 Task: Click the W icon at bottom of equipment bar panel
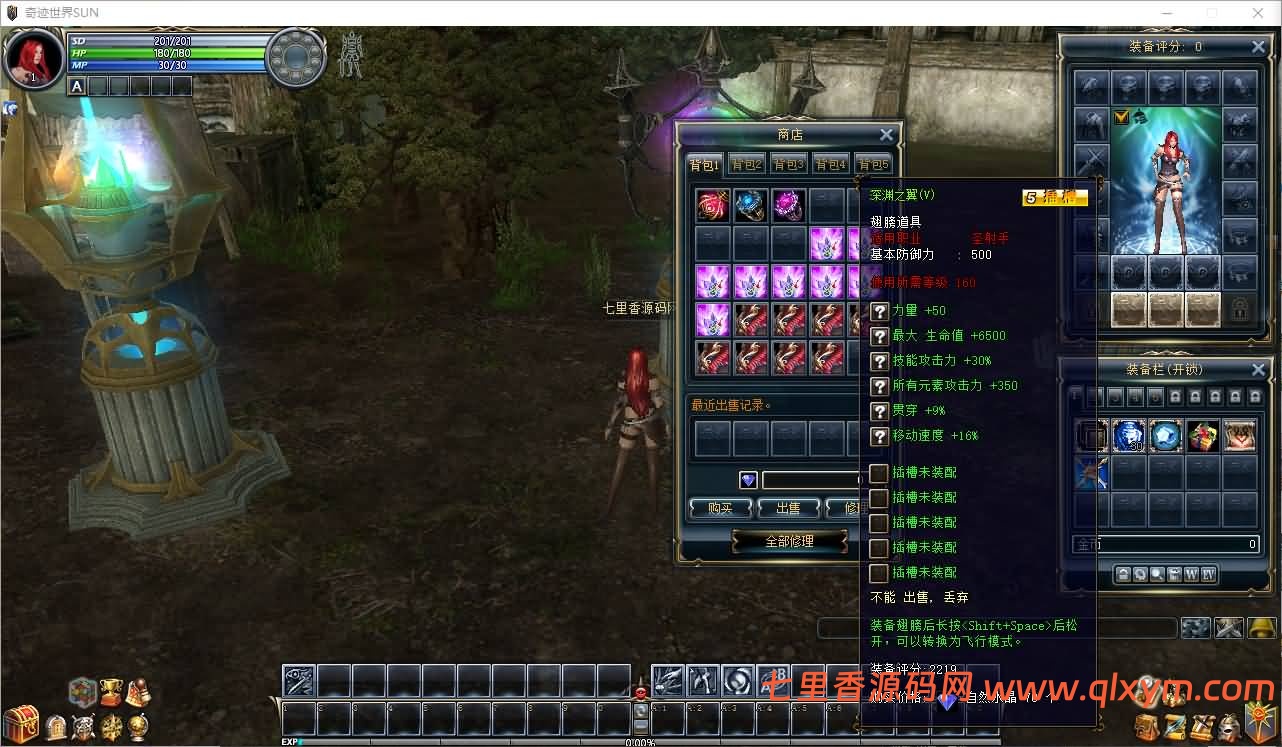point(1192,573)
